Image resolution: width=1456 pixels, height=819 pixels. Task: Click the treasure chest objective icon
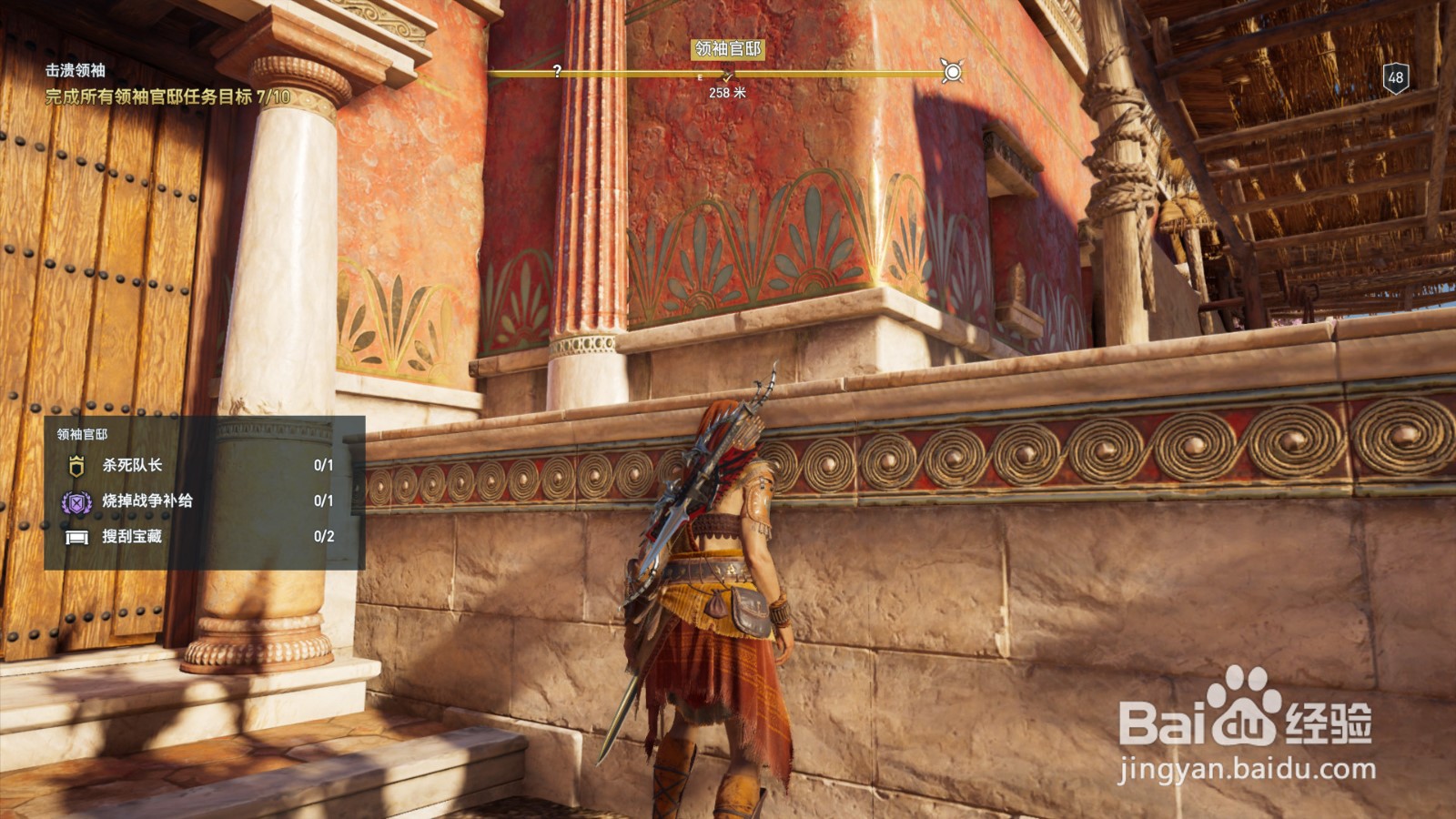coord(77,537)
